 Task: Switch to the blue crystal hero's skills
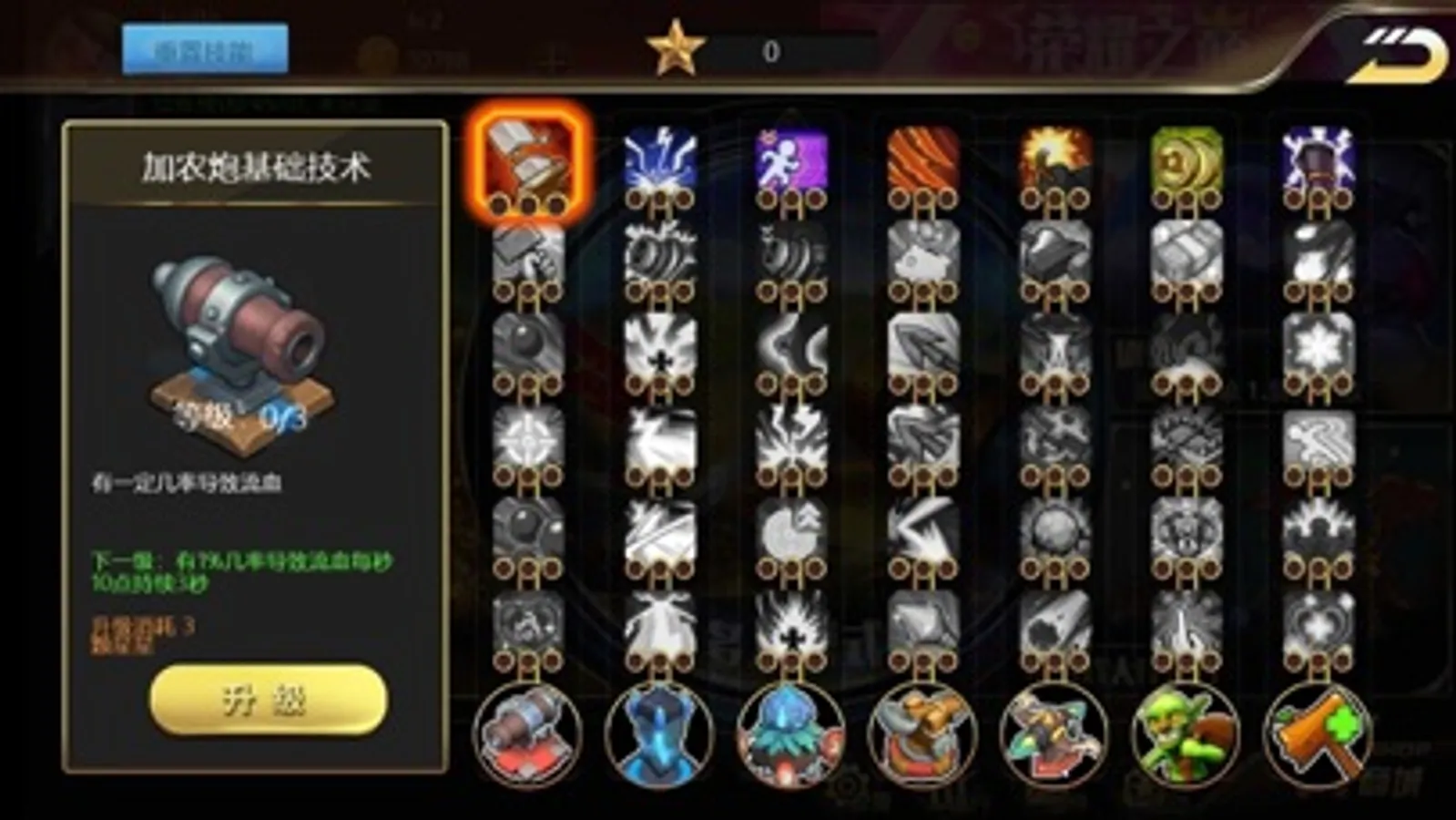pos(657,736)
